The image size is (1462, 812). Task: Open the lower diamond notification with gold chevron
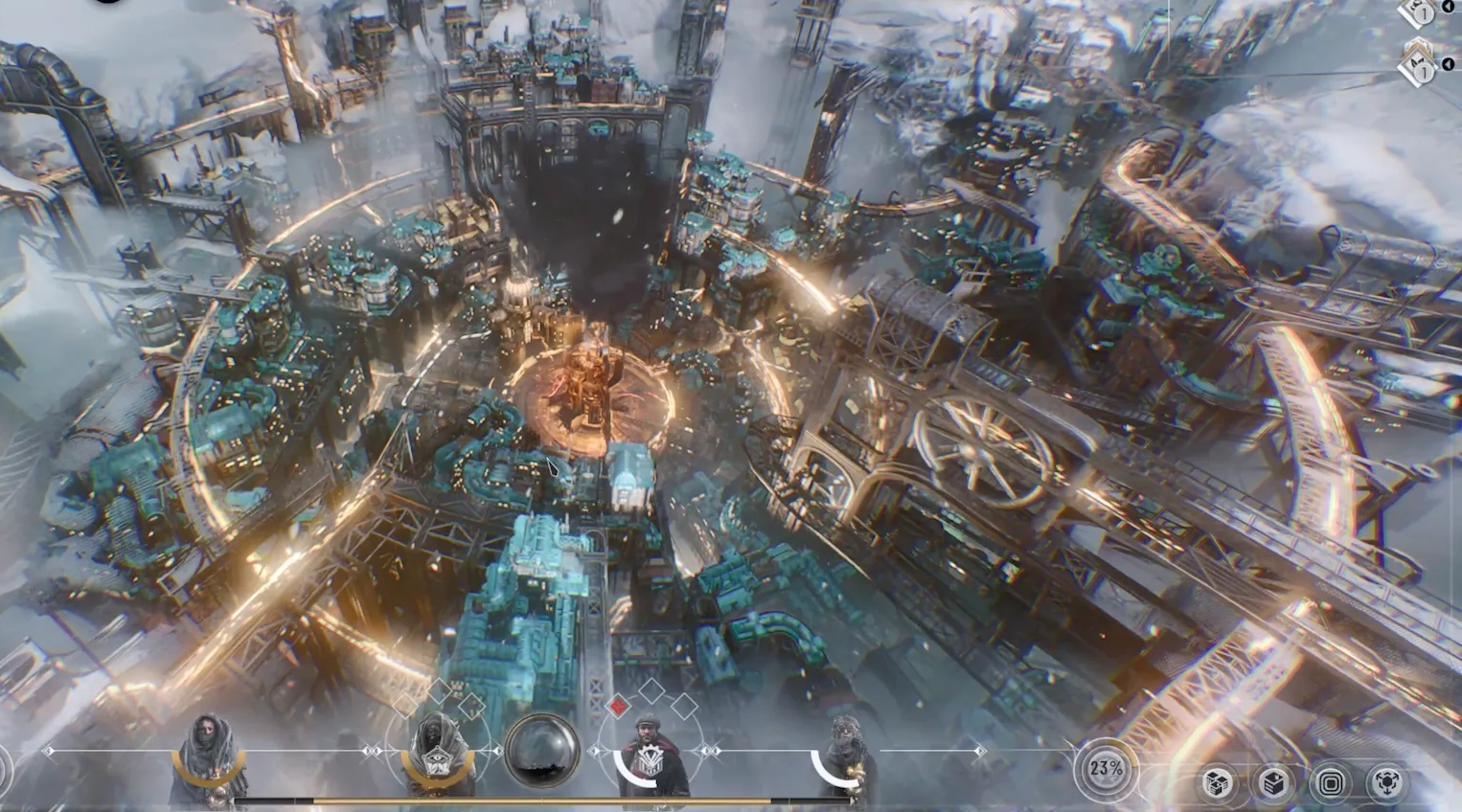pos(1419,63)
